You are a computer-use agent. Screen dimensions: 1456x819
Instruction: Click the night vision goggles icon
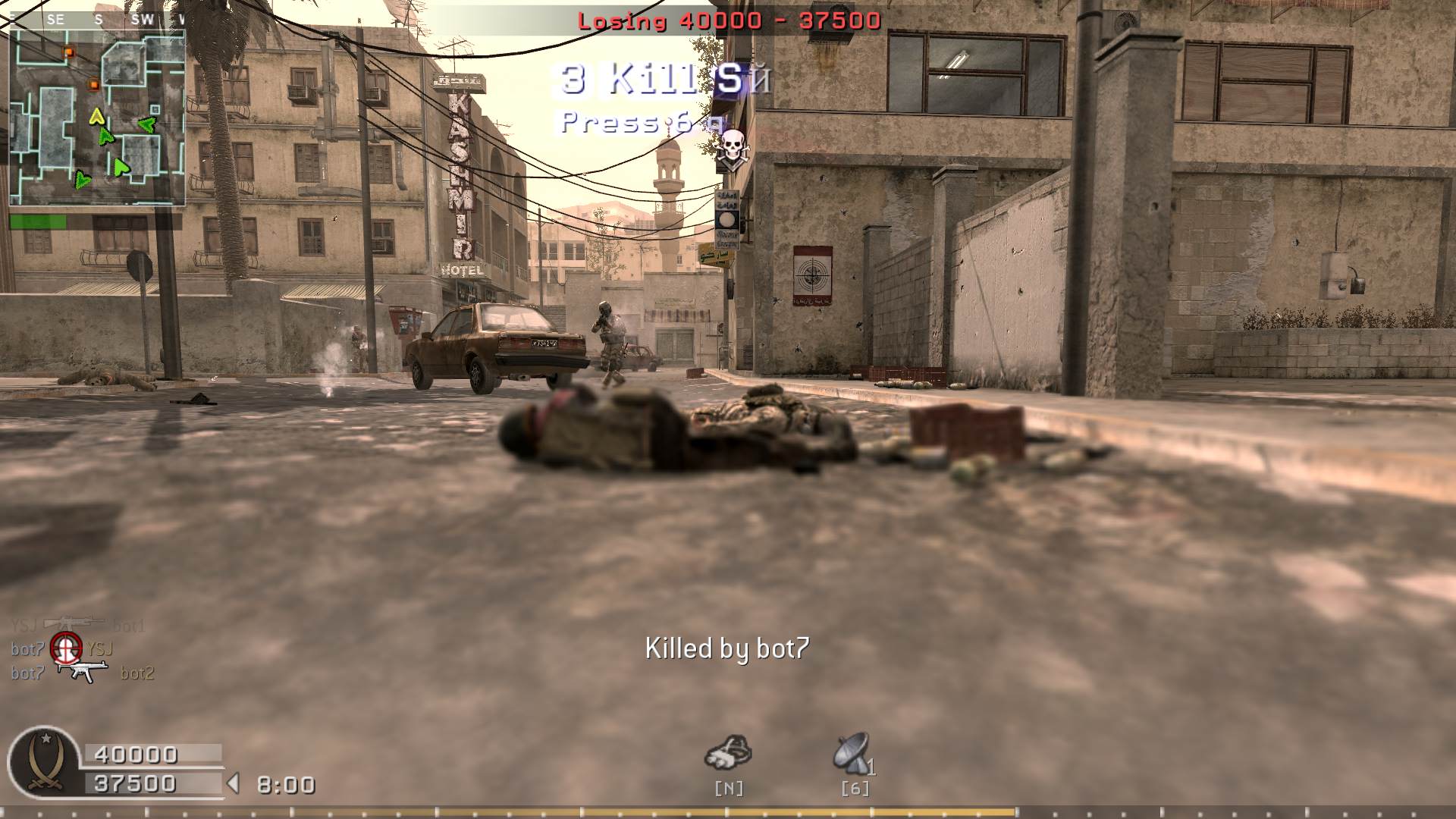tap(728, 753)
